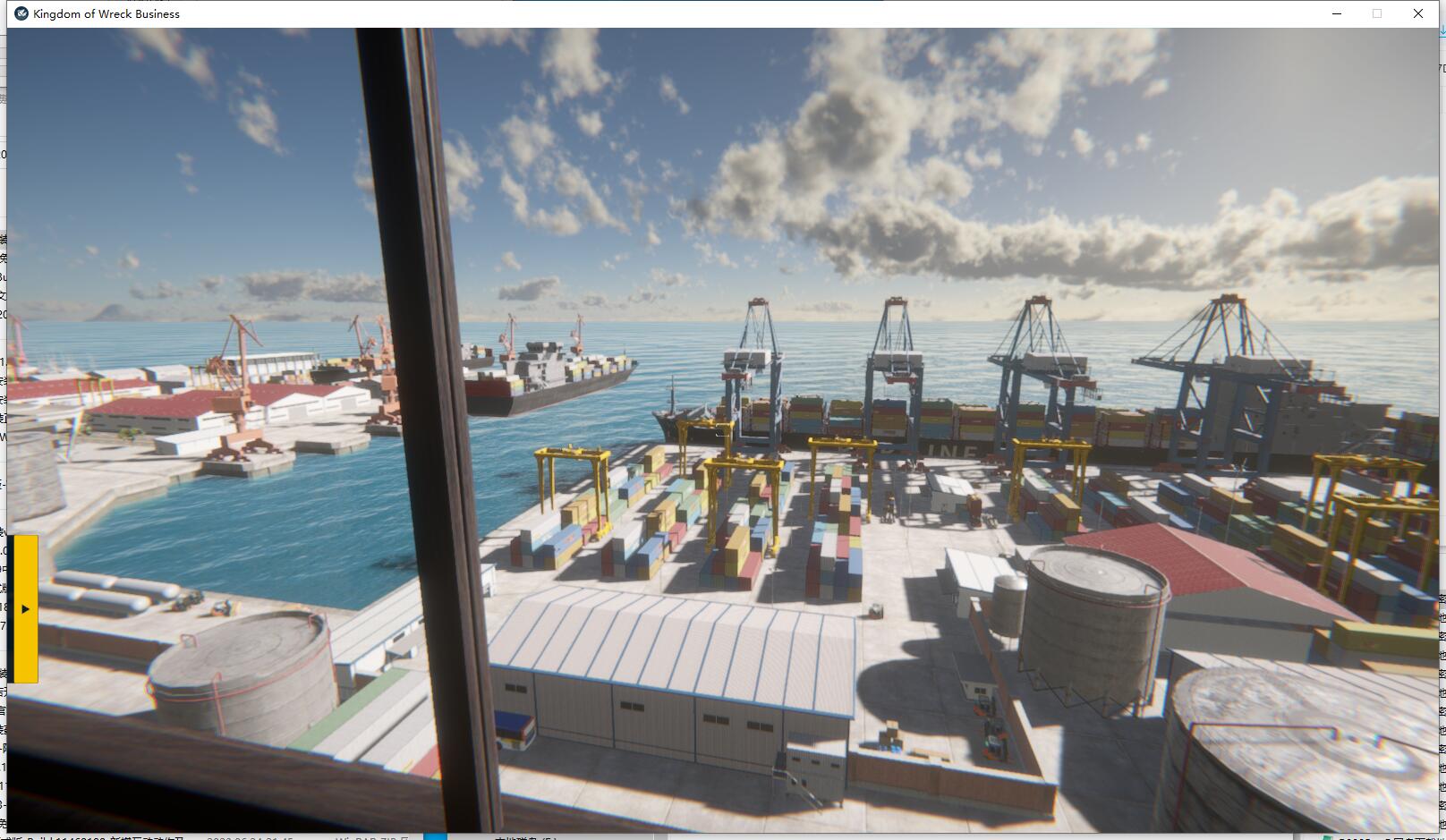Close the Kingdom of Wreck Business window

coord(1418,13)
